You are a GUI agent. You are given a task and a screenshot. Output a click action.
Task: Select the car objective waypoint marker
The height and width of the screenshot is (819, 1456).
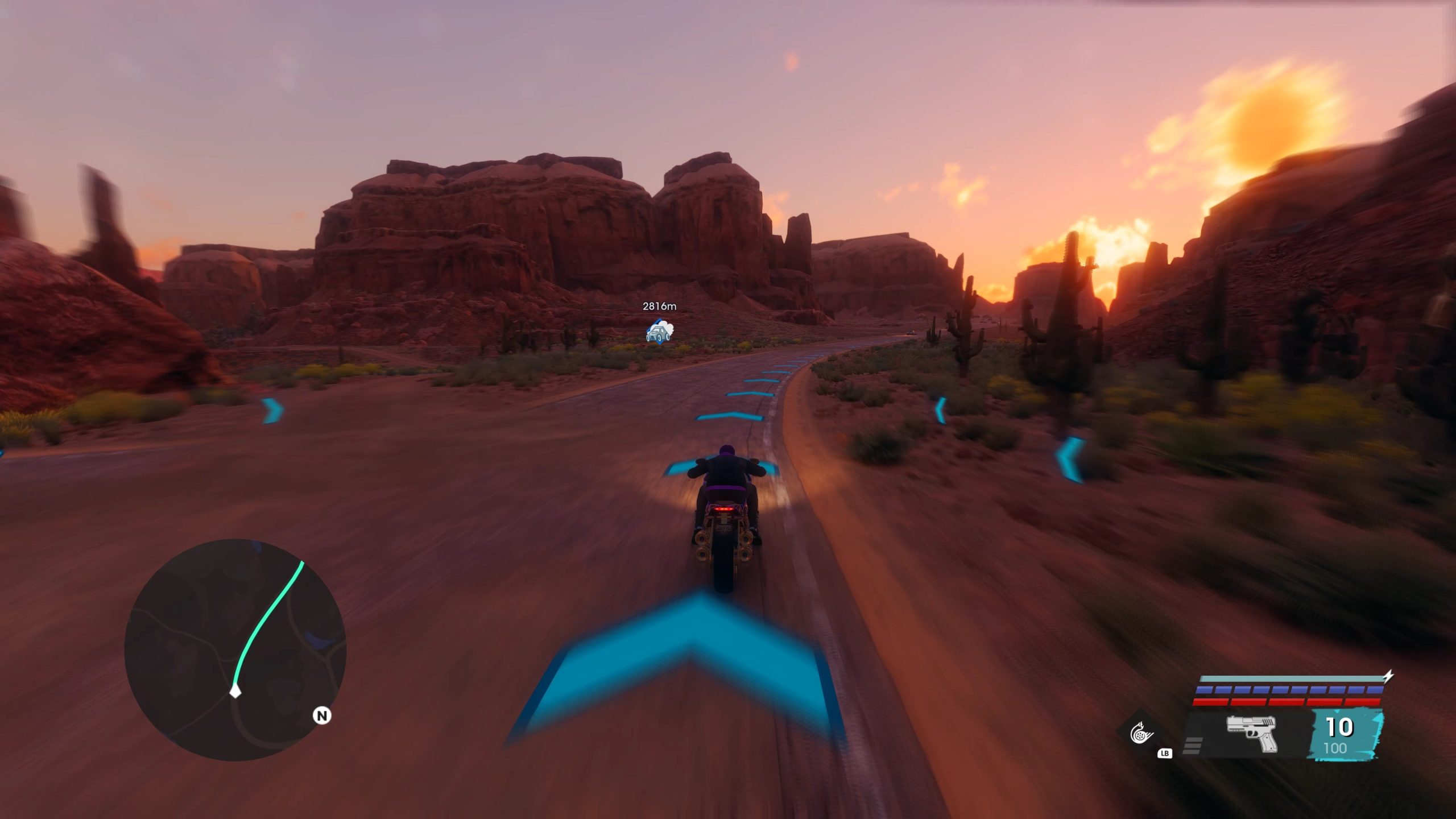(659, 332)
